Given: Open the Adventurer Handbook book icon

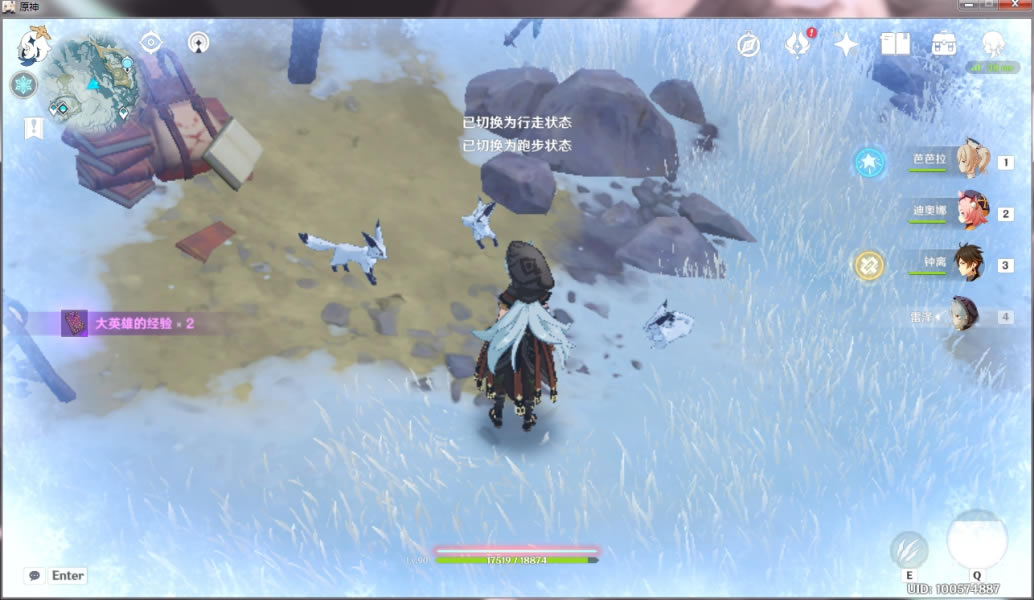Looking at the screenshot, I should (x=895, y=44).
